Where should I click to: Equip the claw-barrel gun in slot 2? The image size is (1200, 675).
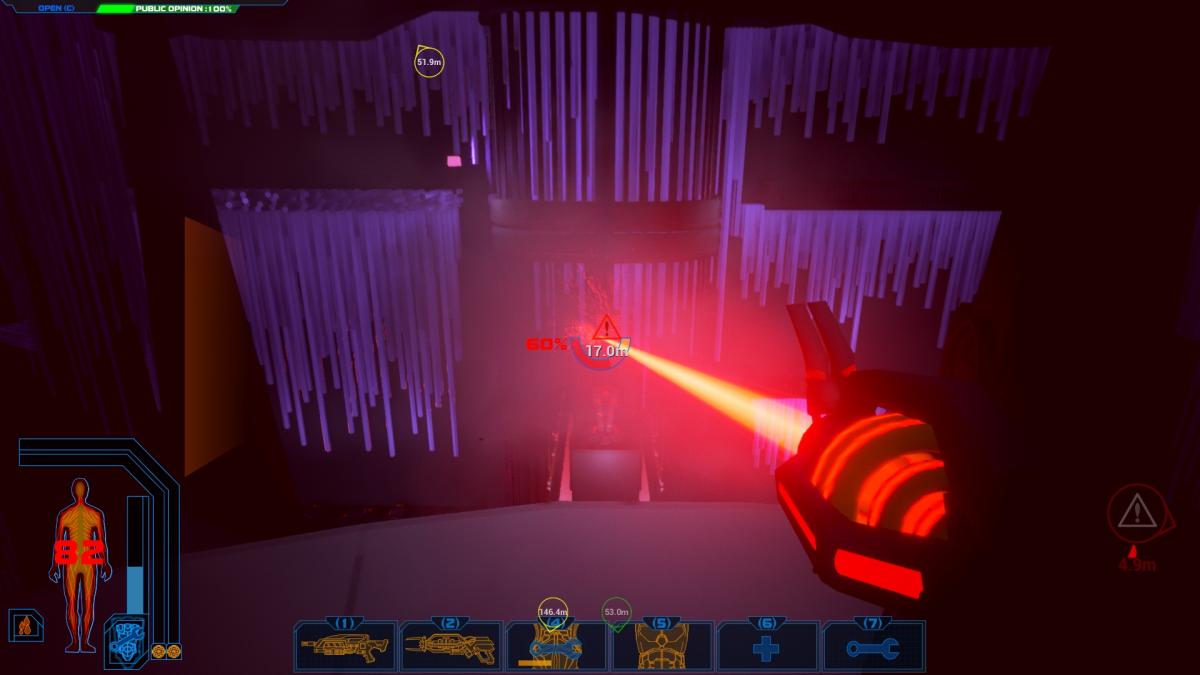(x=450, y=647)
